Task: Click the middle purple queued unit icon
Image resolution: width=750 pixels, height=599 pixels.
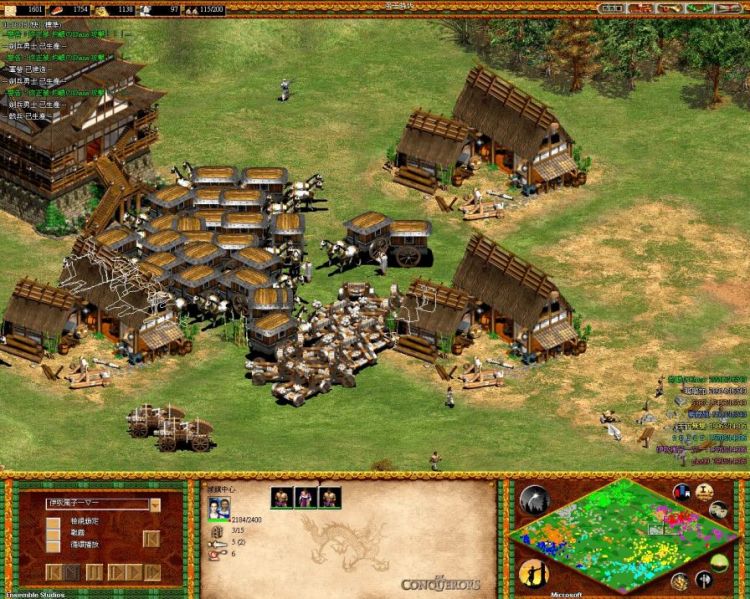Action: [x=306, y=497]
